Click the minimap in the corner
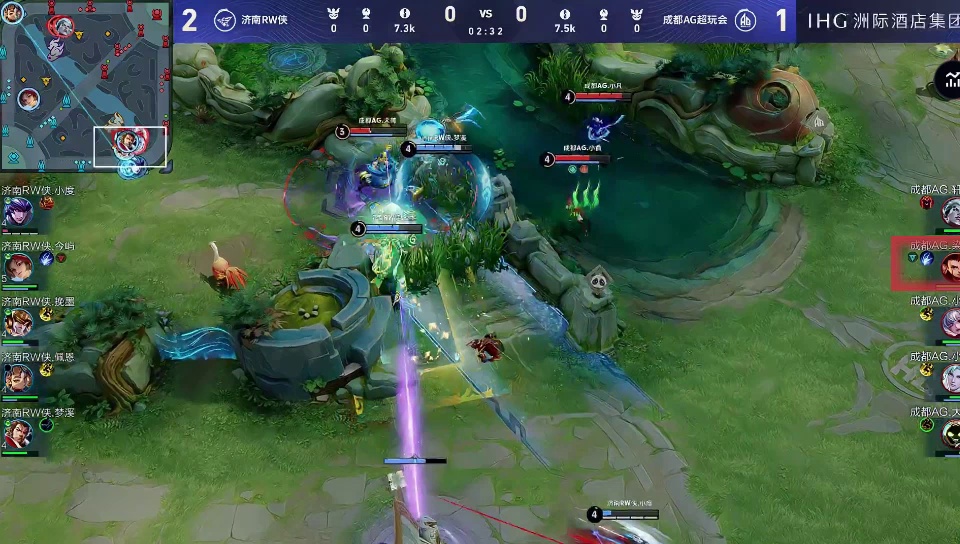The image size is (960, 544). point(86,88)
